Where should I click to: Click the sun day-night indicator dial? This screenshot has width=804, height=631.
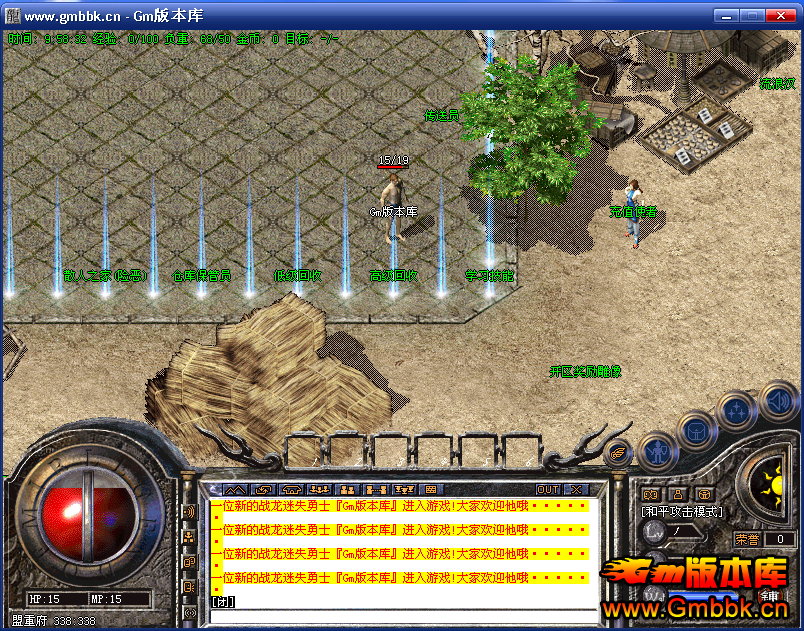pos(771,487)
